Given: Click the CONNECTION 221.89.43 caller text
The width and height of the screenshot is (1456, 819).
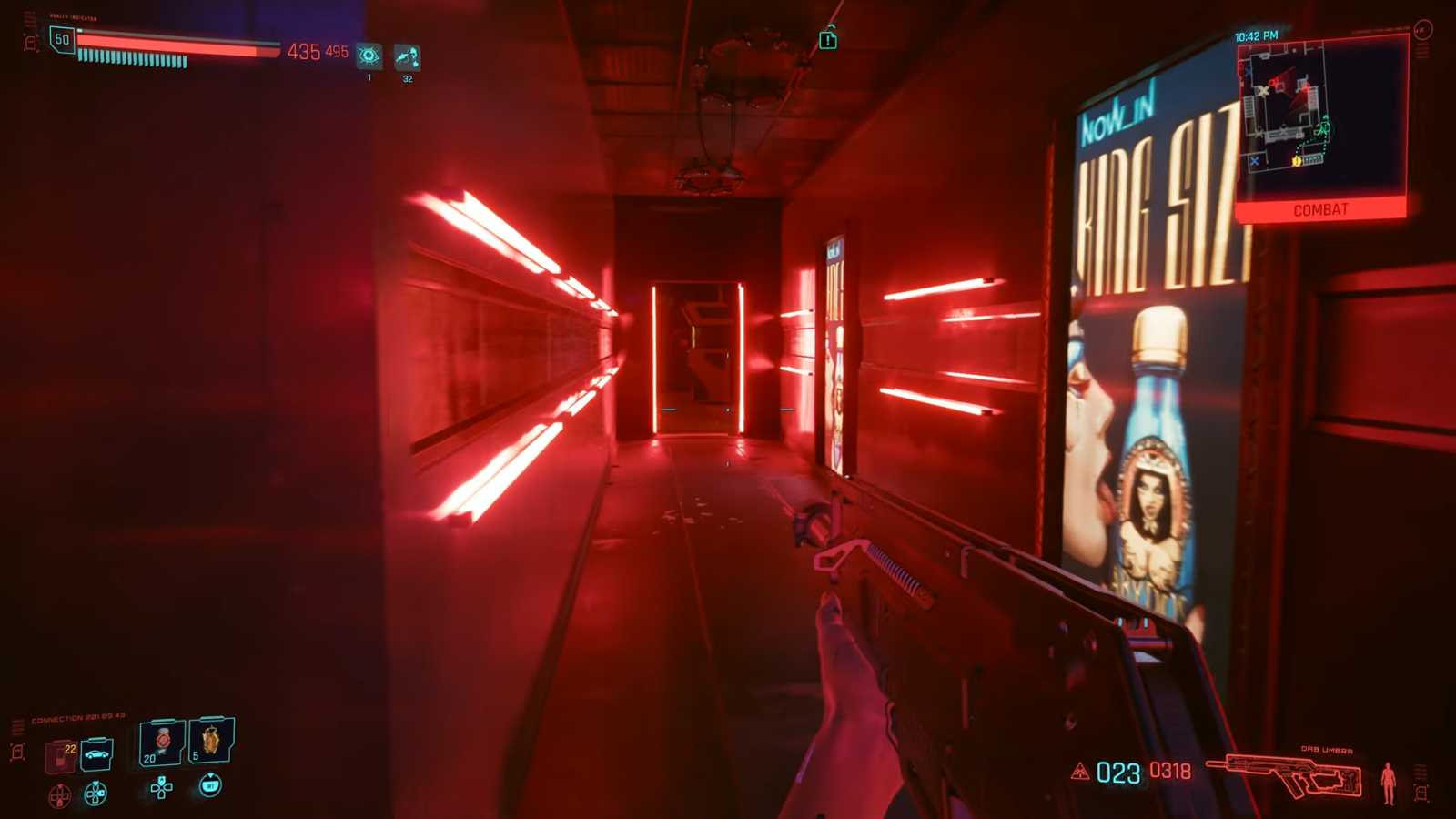Looking at the screenshot, I should click(x=76, y=717).
